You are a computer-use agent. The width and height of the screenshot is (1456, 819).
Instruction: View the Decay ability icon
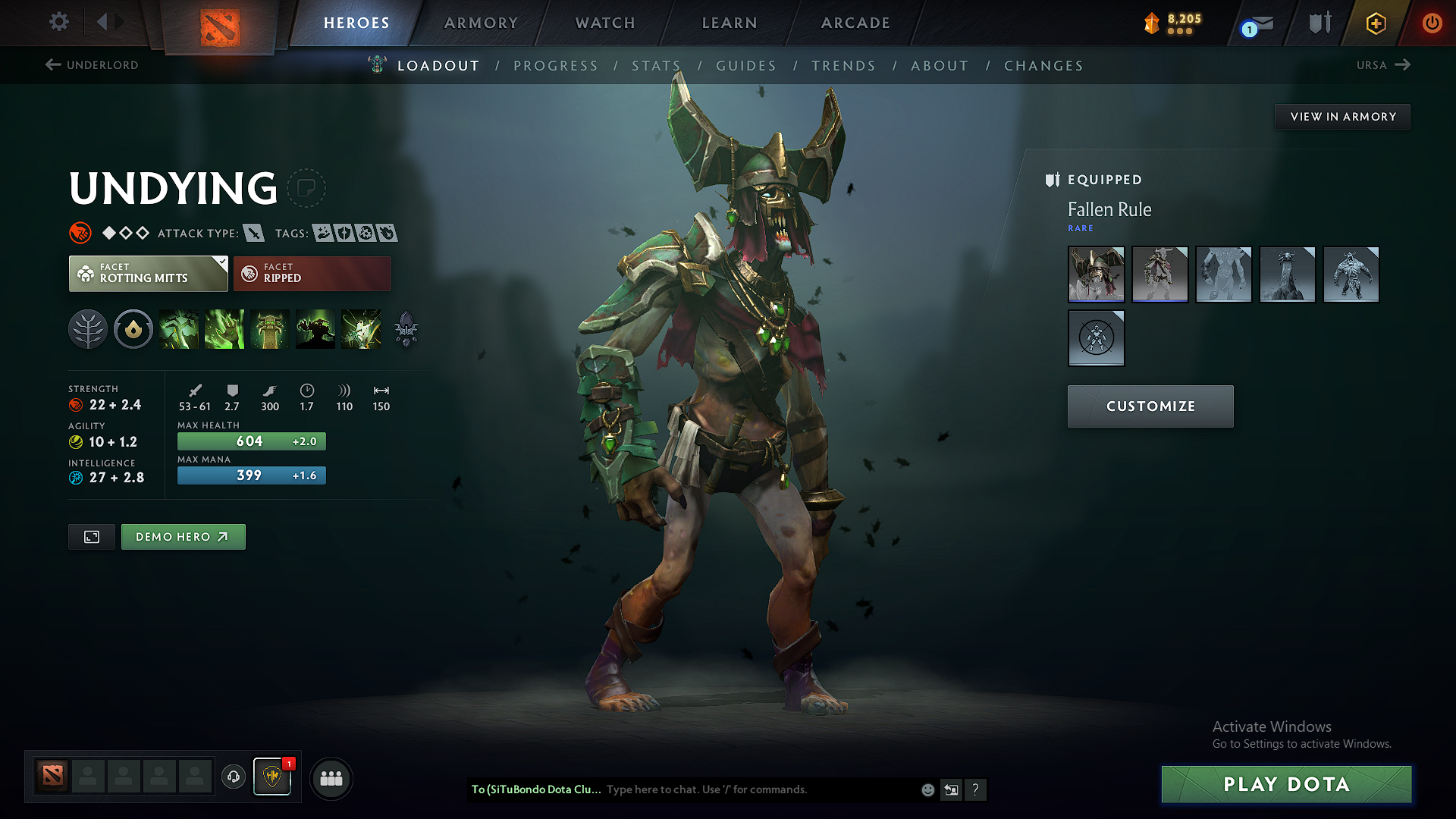179,329
